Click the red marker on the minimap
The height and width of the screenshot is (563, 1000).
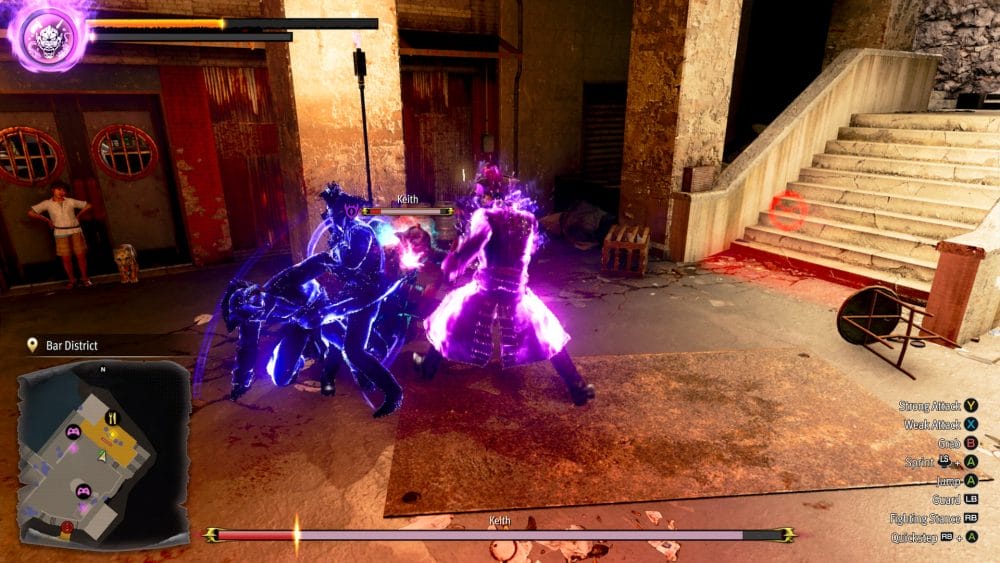[67, 527]
